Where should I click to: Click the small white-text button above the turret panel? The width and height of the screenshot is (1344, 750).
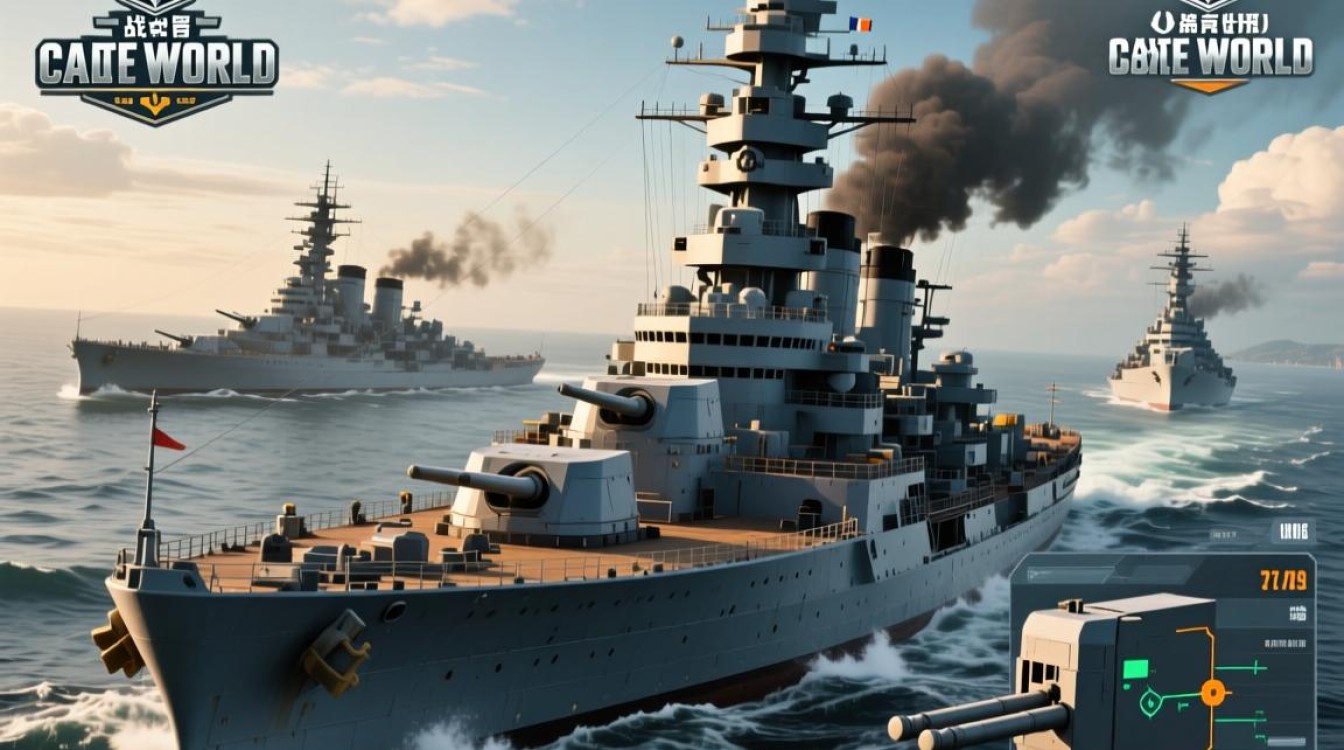(x=1291, y=532)
